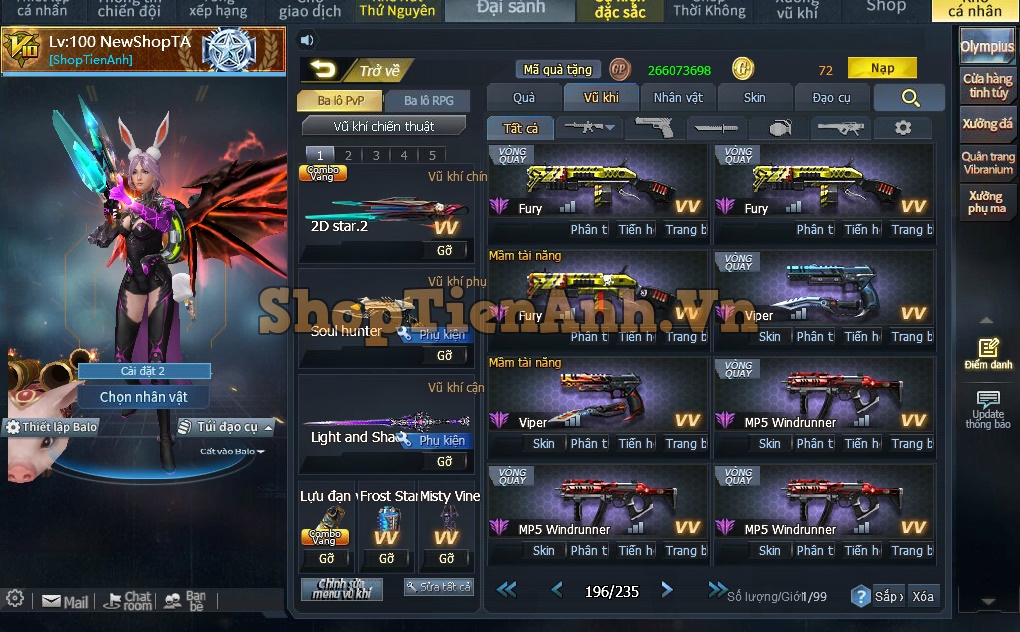The image size is (1020, 632).
Task: Show the Đạo cụ items tab
Action: (831, 97)
